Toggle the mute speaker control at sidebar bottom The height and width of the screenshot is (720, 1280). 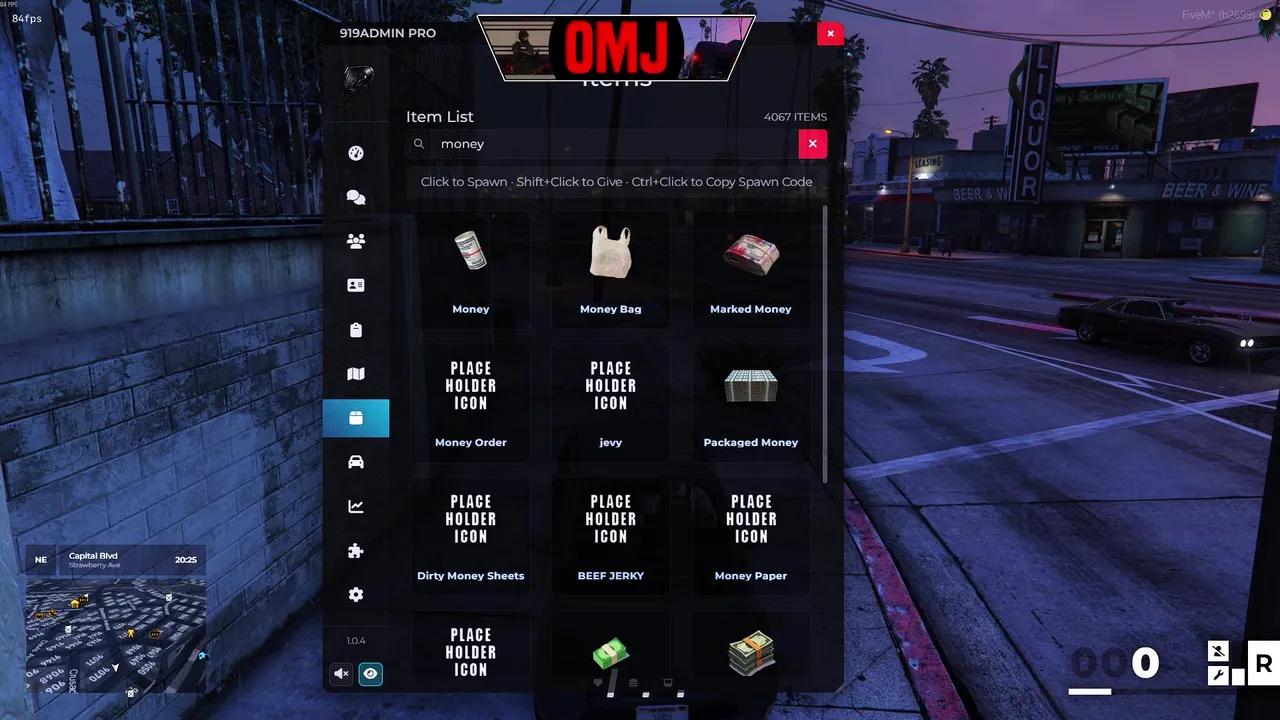pos(341,673)
